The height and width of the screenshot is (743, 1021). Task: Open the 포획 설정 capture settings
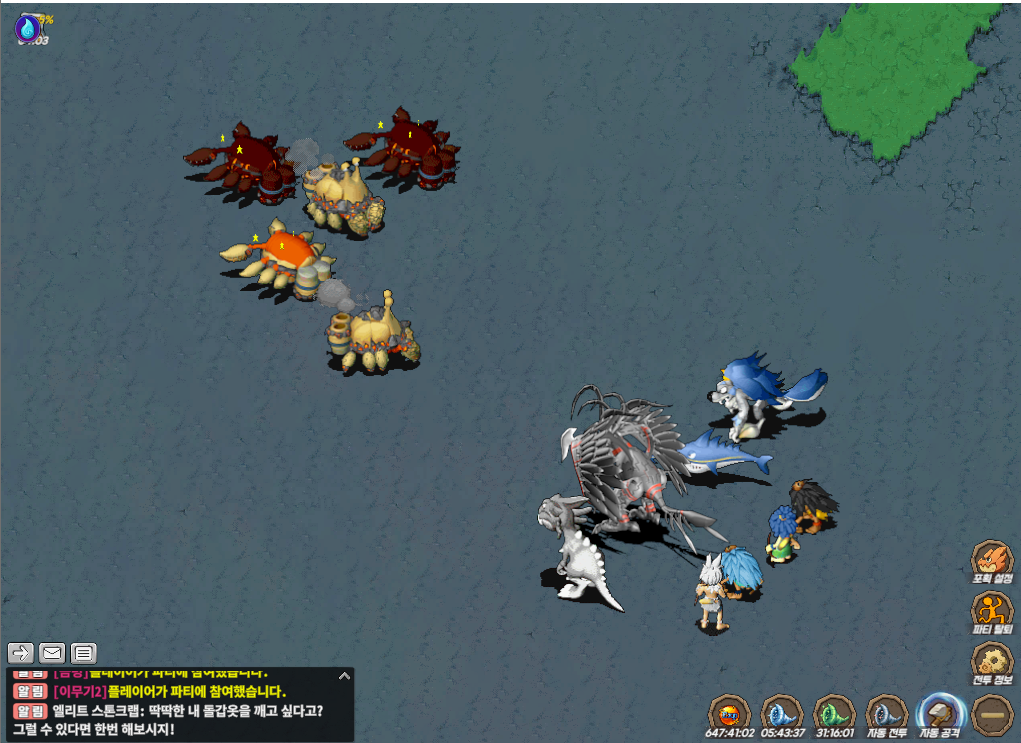pyautogui.click(x=991, y=560)
